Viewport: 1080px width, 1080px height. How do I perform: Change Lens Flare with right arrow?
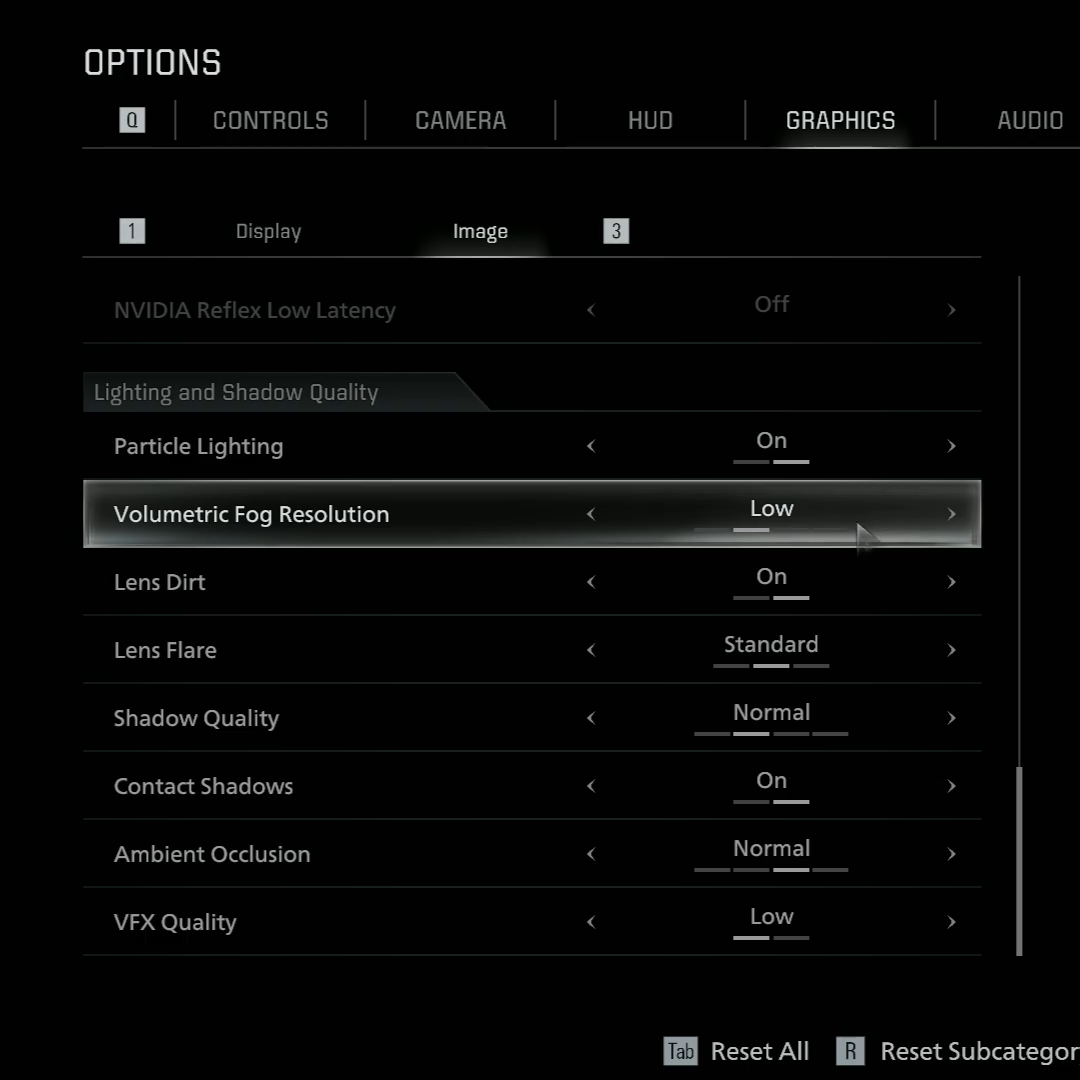point(951,650)
